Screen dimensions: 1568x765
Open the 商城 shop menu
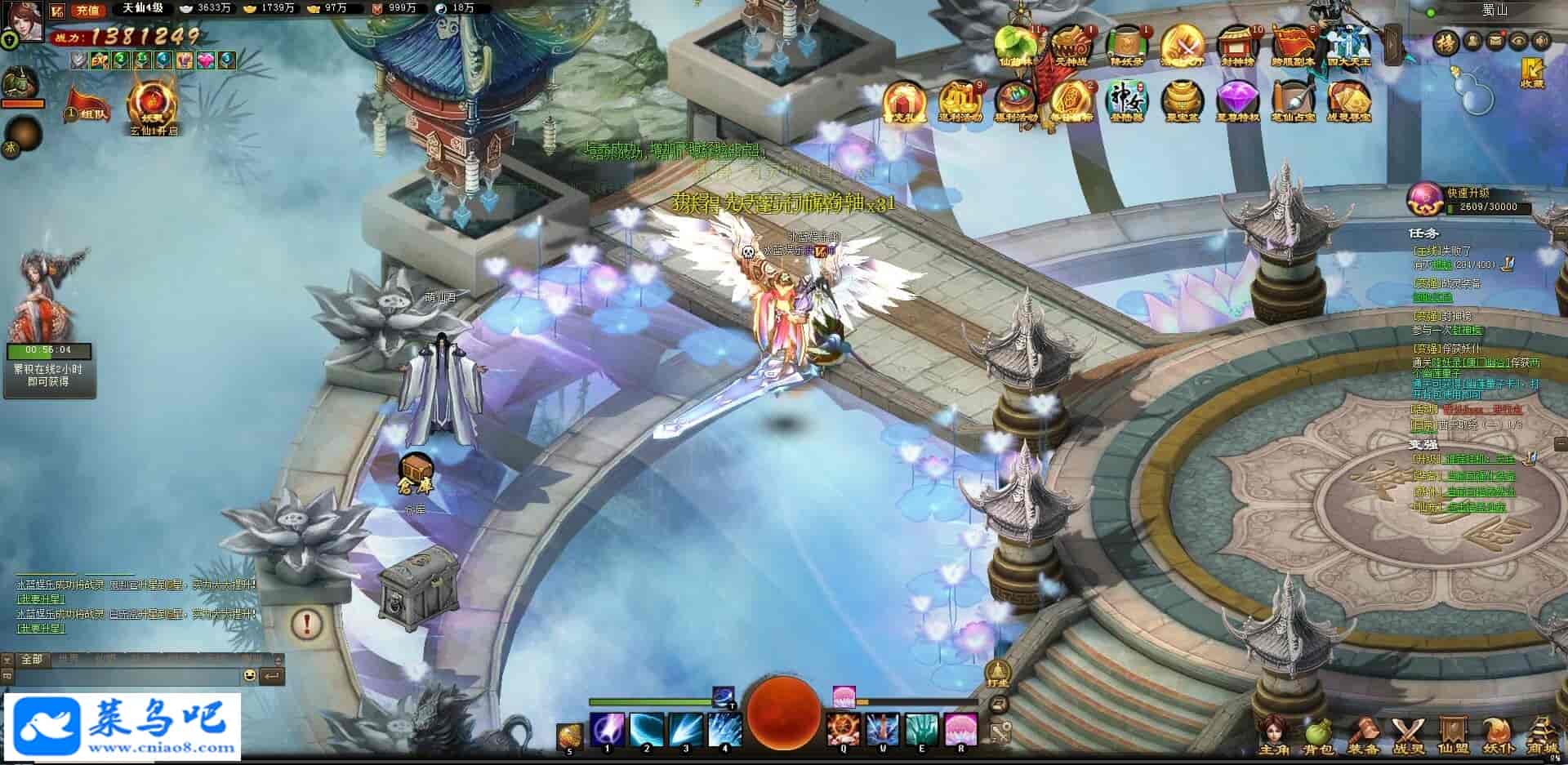click(1541, 735)
